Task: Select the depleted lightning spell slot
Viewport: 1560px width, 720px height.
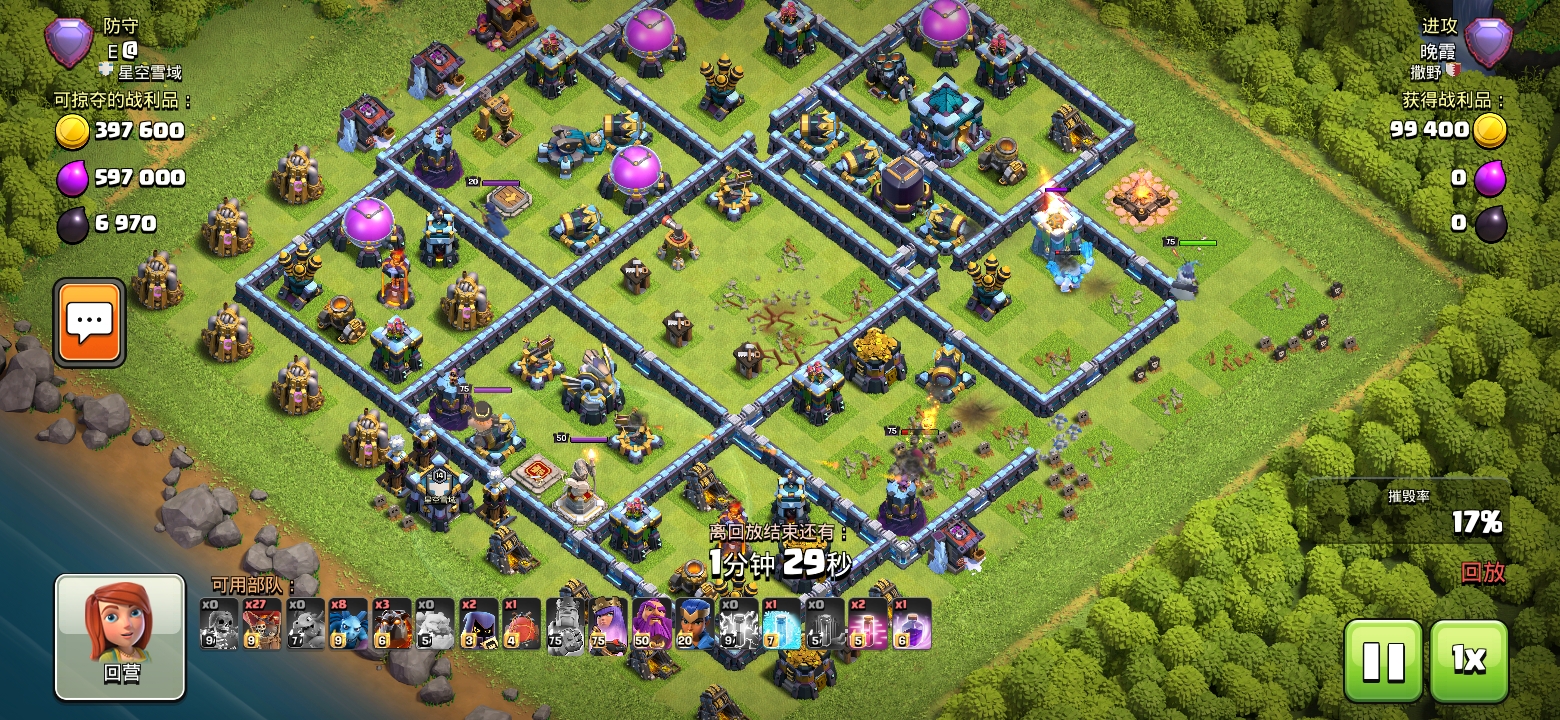Action: click(738, 624)
